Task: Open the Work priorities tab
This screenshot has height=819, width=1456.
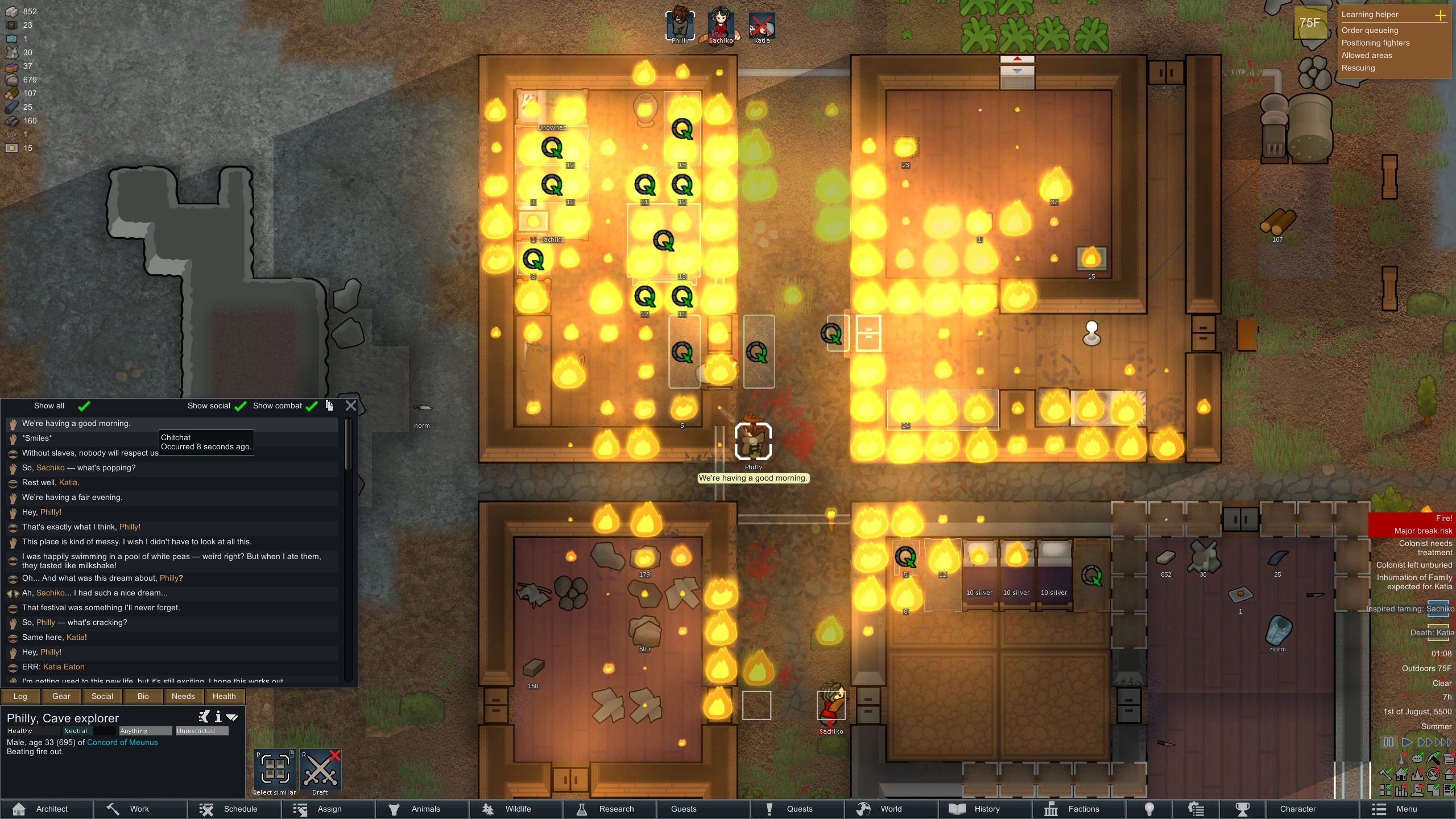Action: pos(139,809)
